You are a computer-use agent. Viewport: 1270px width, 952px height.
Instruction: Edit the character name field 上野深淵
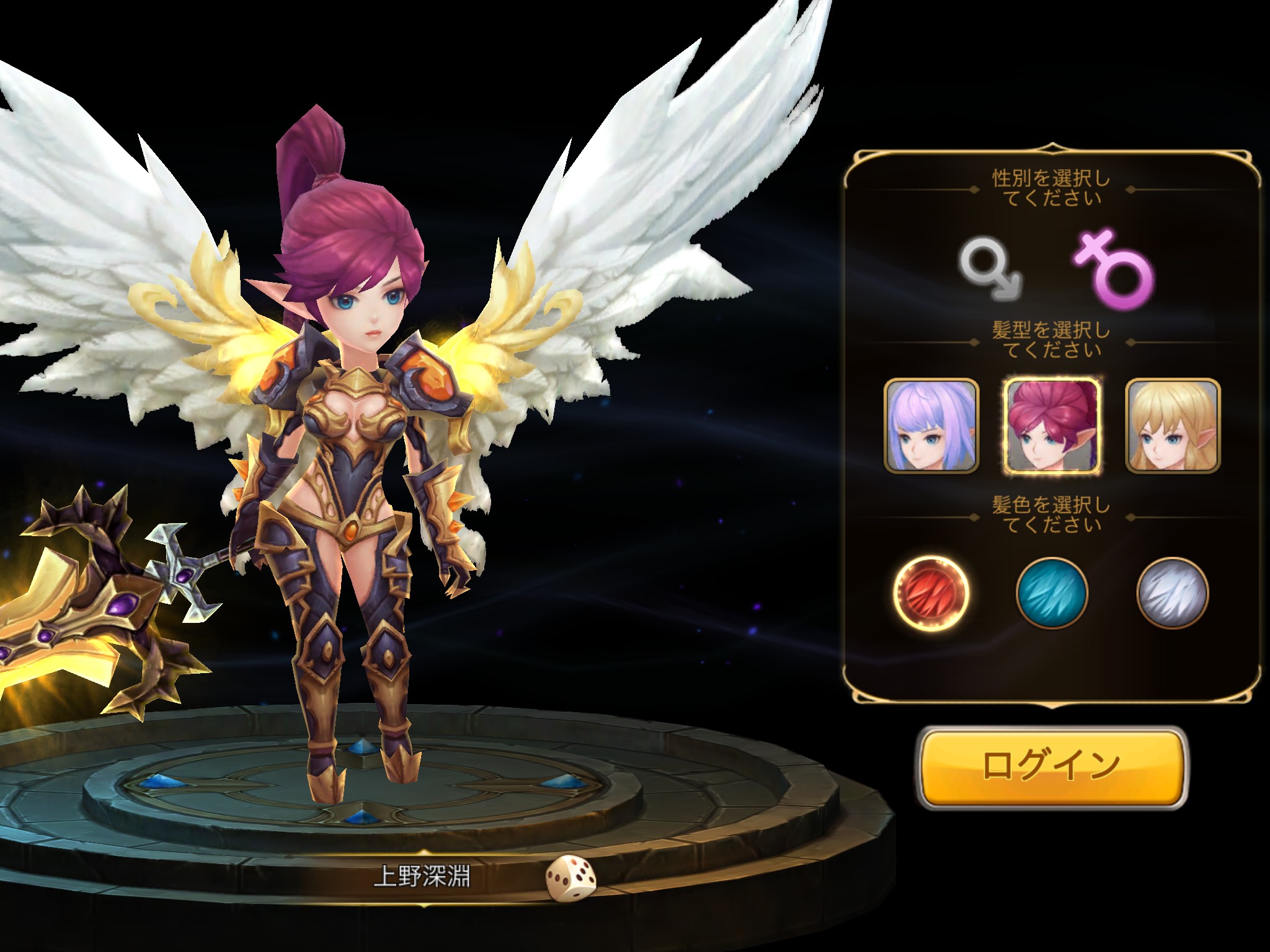[422, 876]
